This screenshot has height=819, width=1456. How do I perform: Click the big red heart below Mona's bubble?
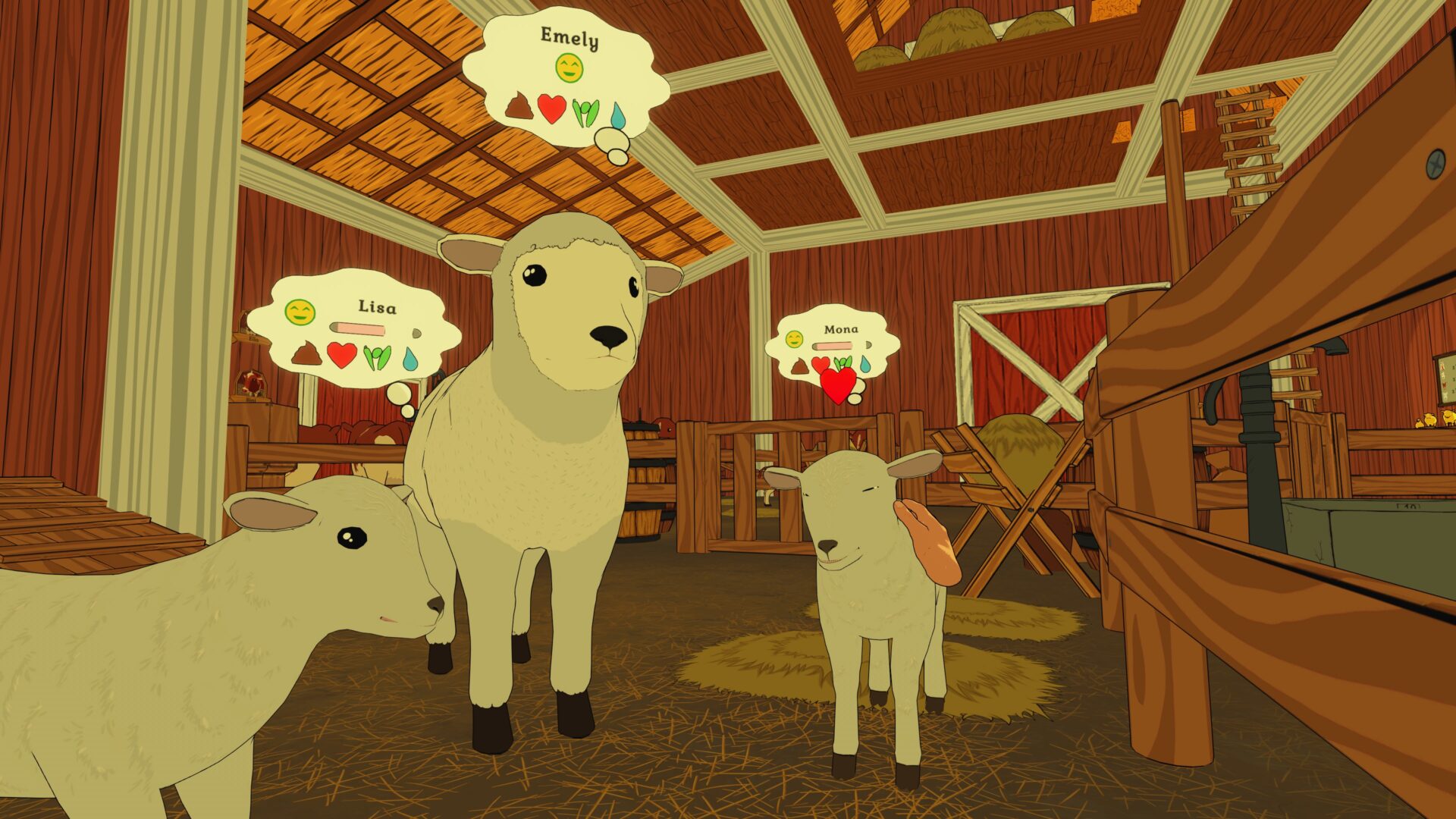point(839,387)
